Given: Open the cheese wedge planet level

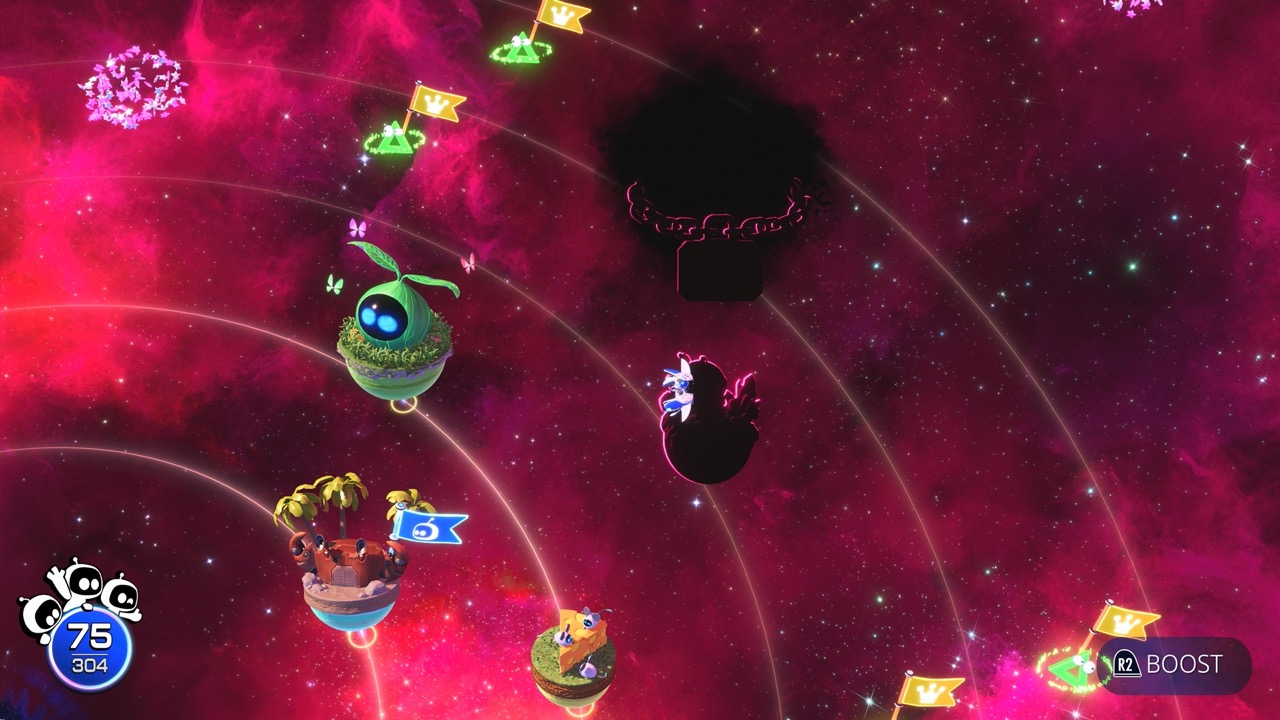Looking at the screenshot, I should point(573,655).
